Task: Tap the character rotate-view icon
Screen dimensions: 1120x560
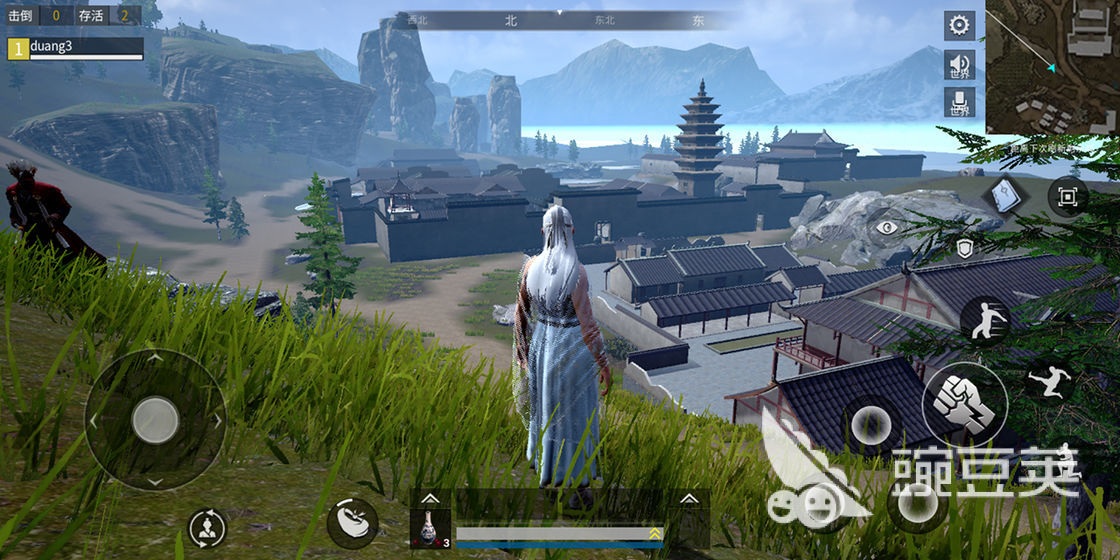Action: click(x=207, y=528)
